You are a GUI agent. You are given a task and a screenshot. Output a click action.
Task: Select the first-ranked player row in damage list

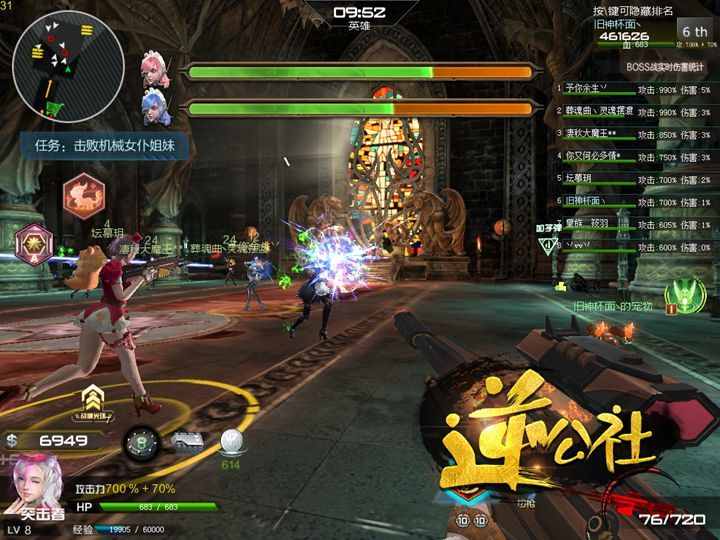[632, 90]
